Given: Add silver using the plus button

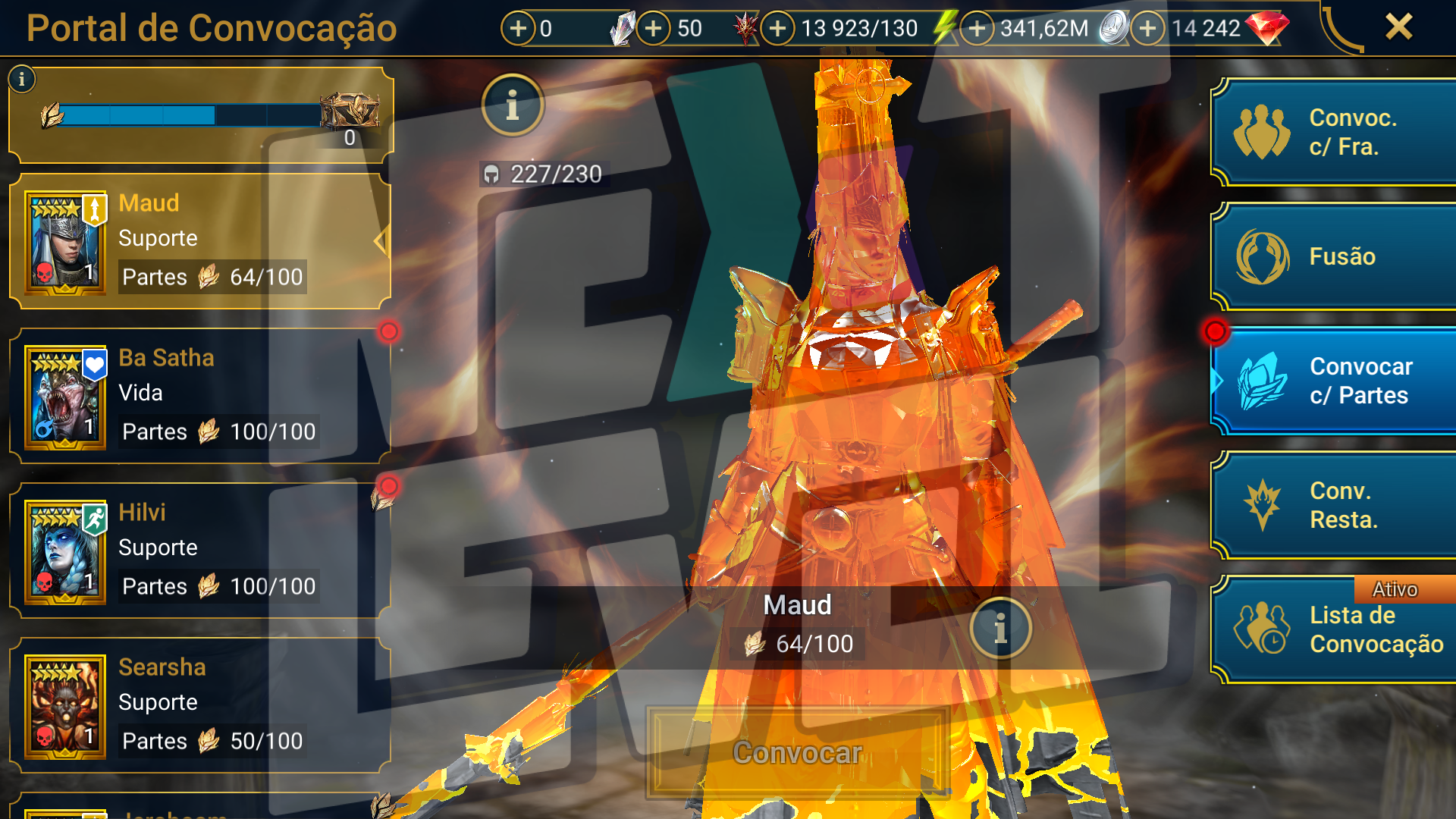Looking at the screenshot, I should [977, 29].
